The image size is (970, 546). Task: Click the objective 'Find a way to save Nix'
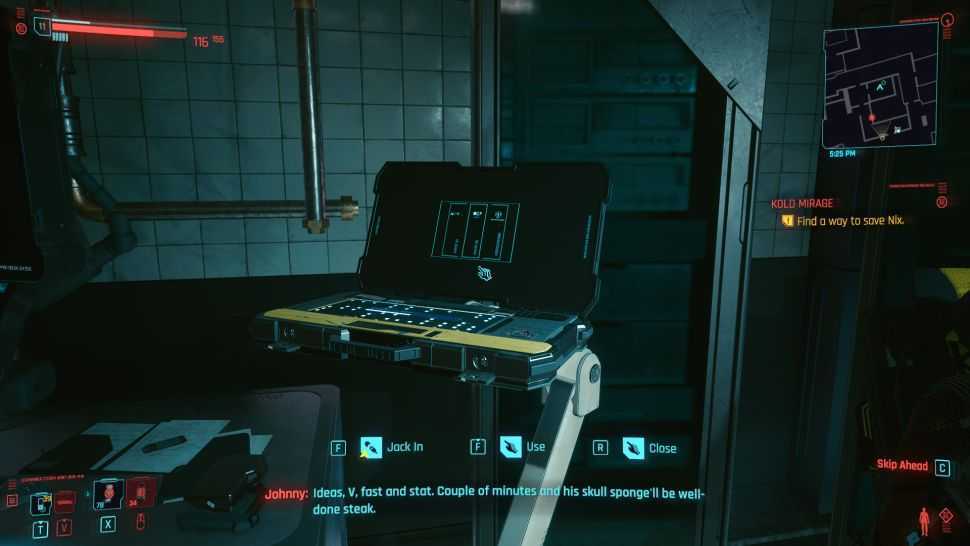pyautogui.click(x=850, y=220)
